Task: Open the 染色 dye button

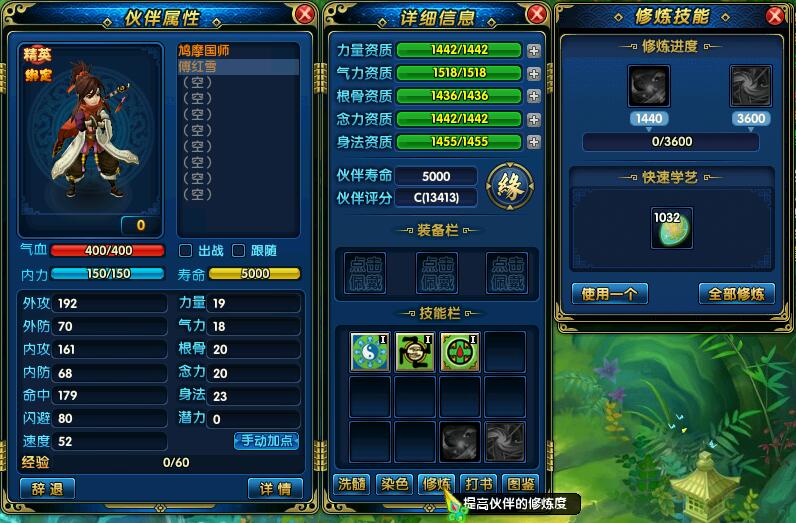Action: click(x=395, y=485)
